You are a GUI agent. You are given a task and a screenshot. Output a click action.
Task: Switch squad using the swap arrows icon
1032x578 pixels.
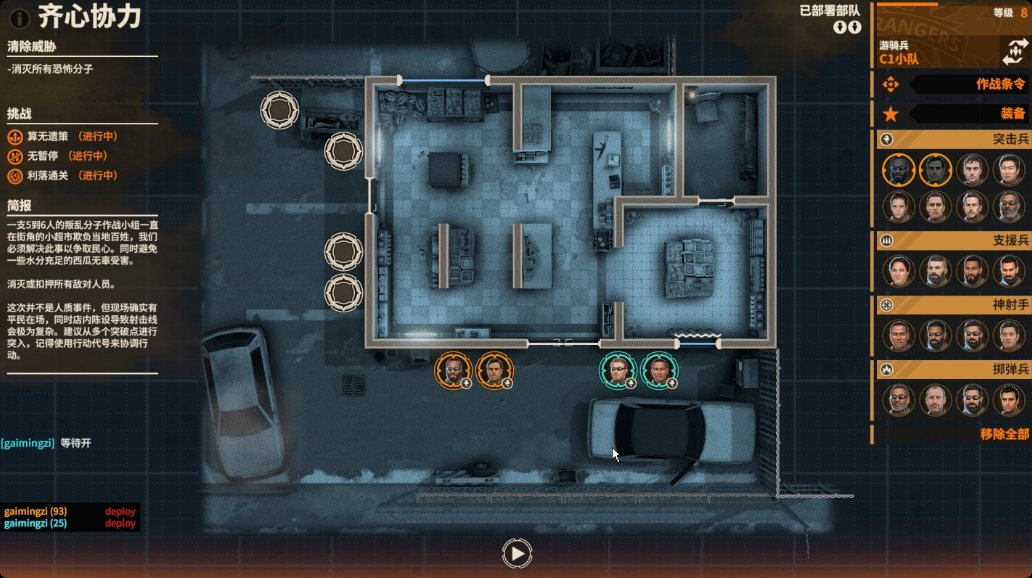point(1012,53)
